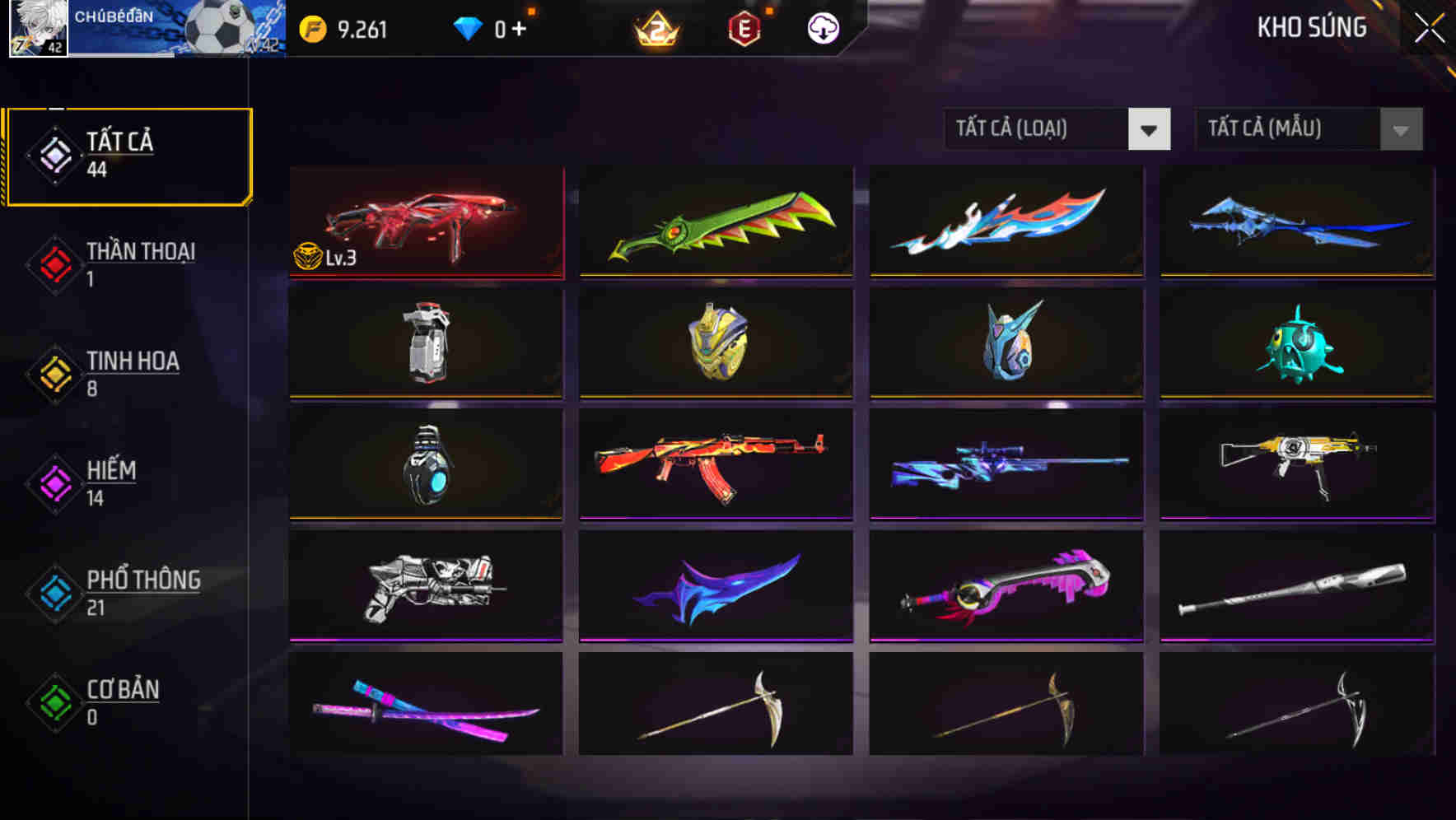Select the red Lv.3 weapon skin
This screenshot has width=1456, height=820.
(x=426, y=223)
